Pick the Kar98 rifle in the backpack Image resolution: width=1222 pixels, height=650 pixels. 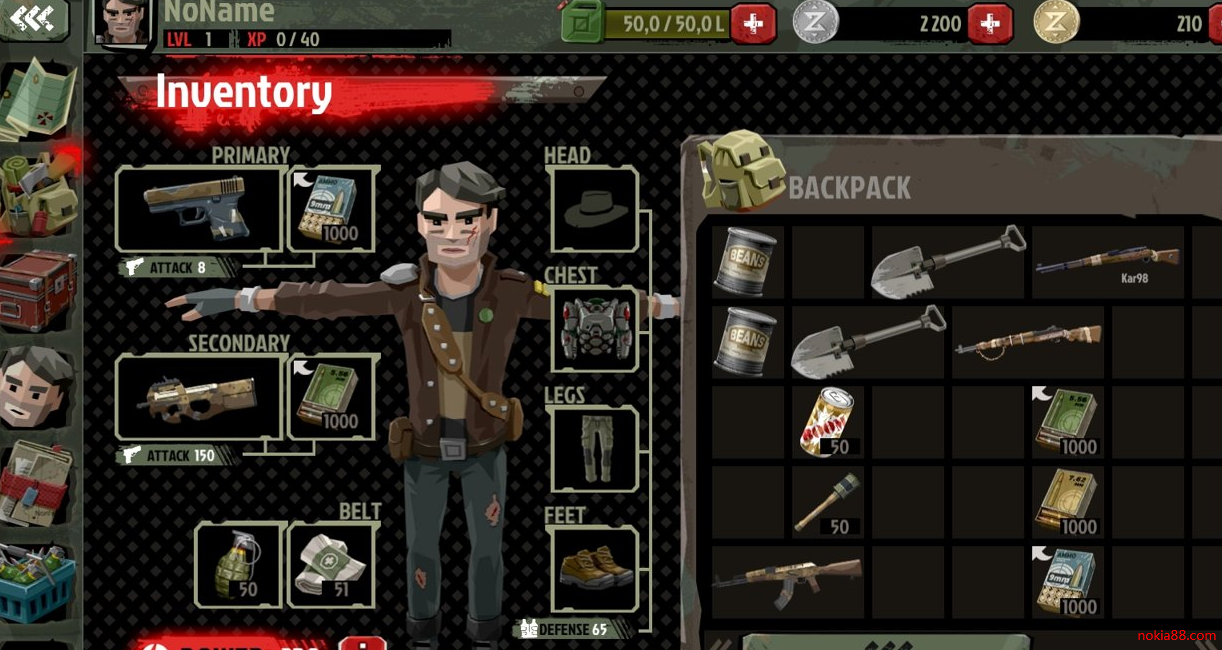[1107, 262]
